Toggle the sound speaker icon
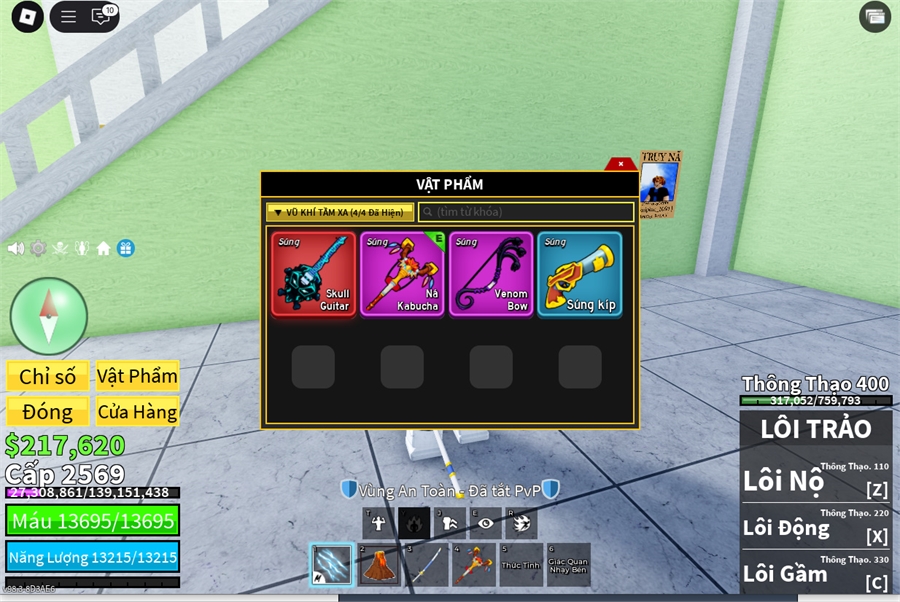Screen dimensions: 900x602 (x=16, y=248)
